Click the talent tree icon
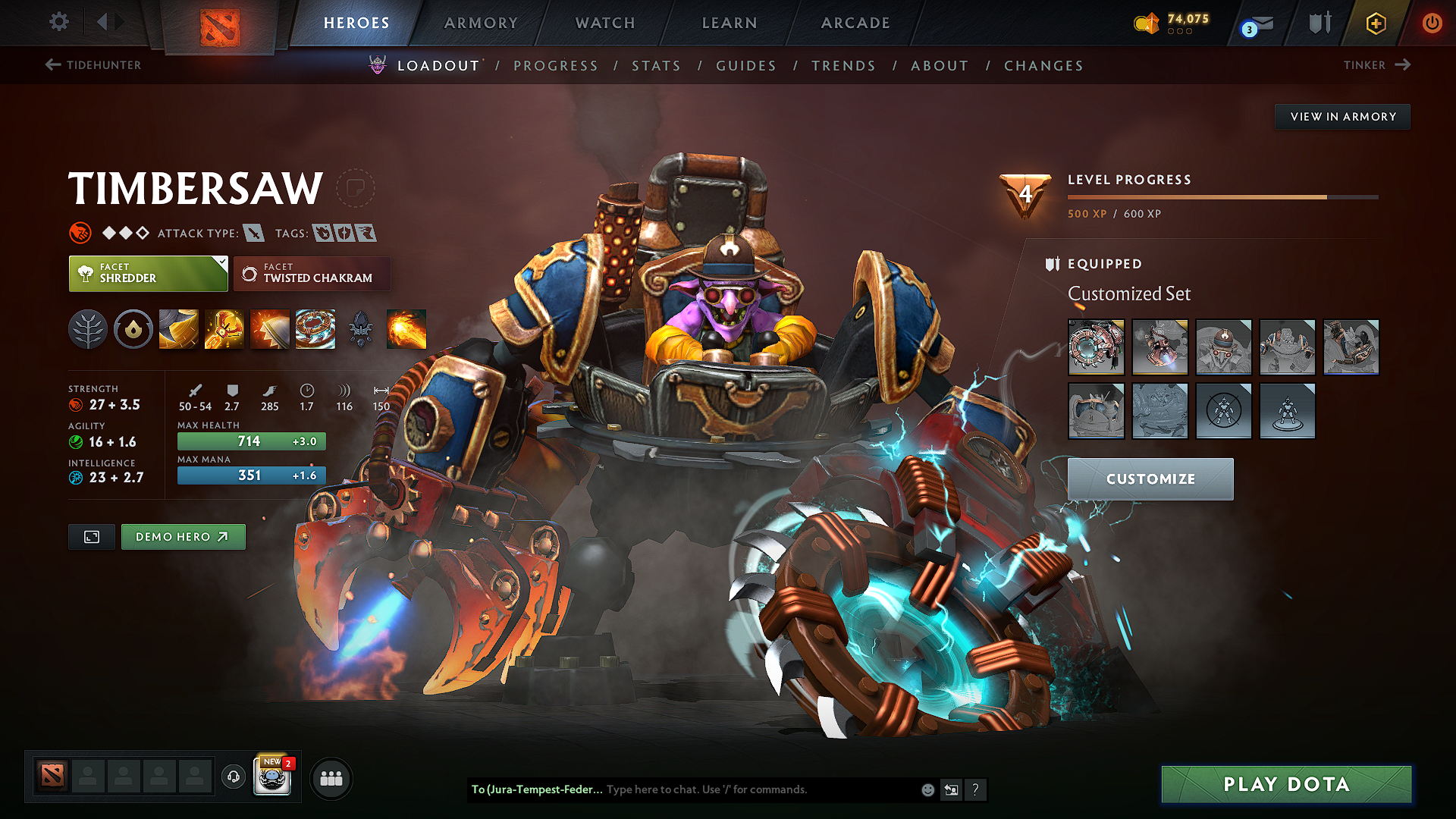The height and width of the screenshot is (819, 1456). point(88,329)
